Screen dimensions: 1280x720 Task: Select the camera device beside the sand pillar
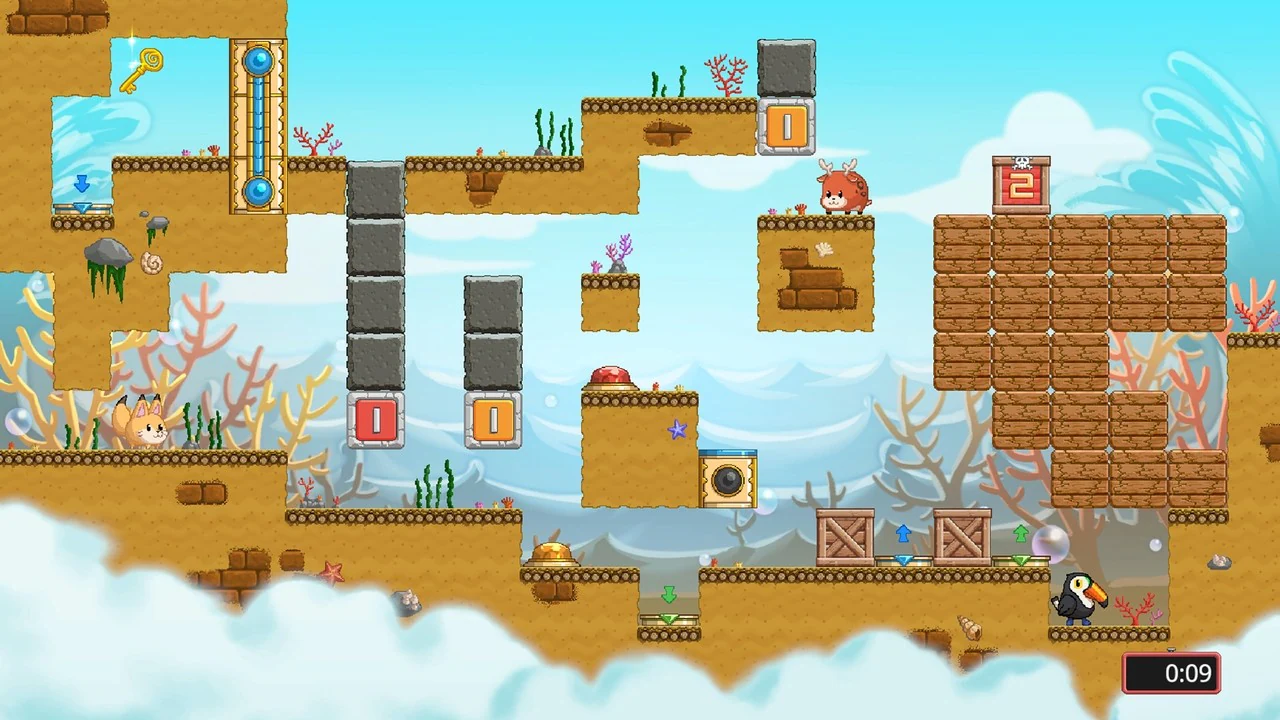coord(728,478)
